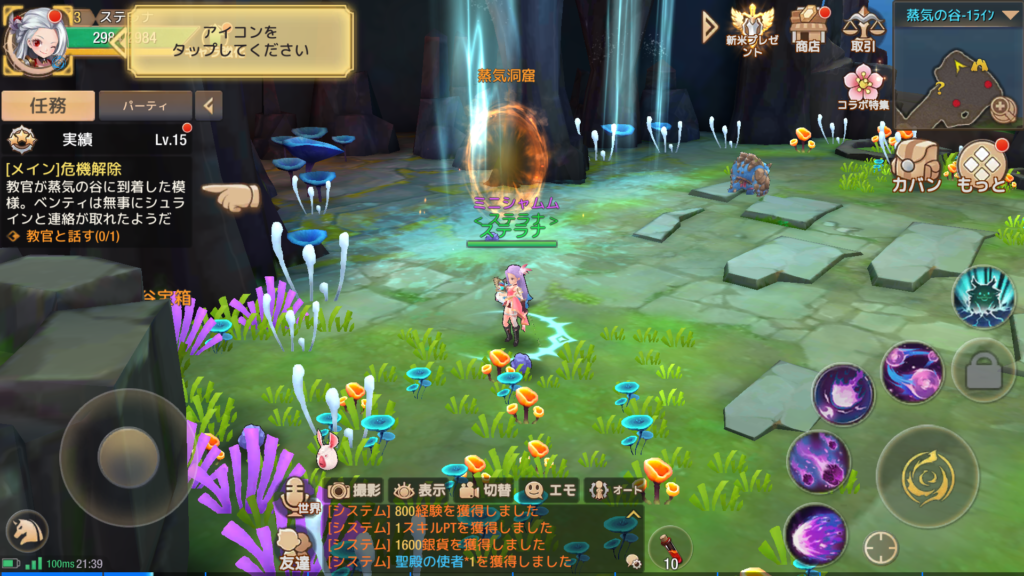Viewport: 1024px width, 576px height.
Task: Use the red potion quick slot
Action: tap(669, 549)
